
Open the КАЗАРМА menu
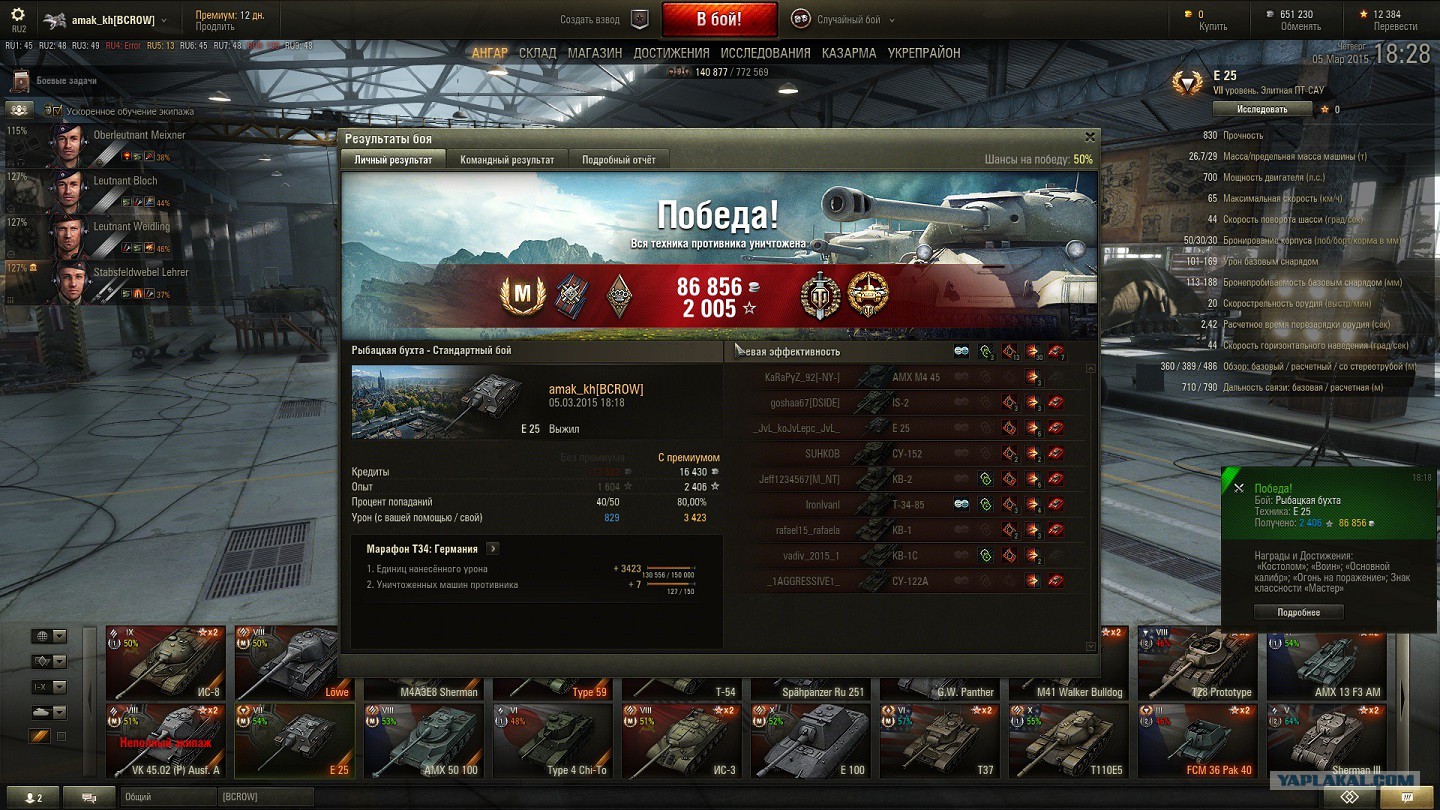(849, 53)
